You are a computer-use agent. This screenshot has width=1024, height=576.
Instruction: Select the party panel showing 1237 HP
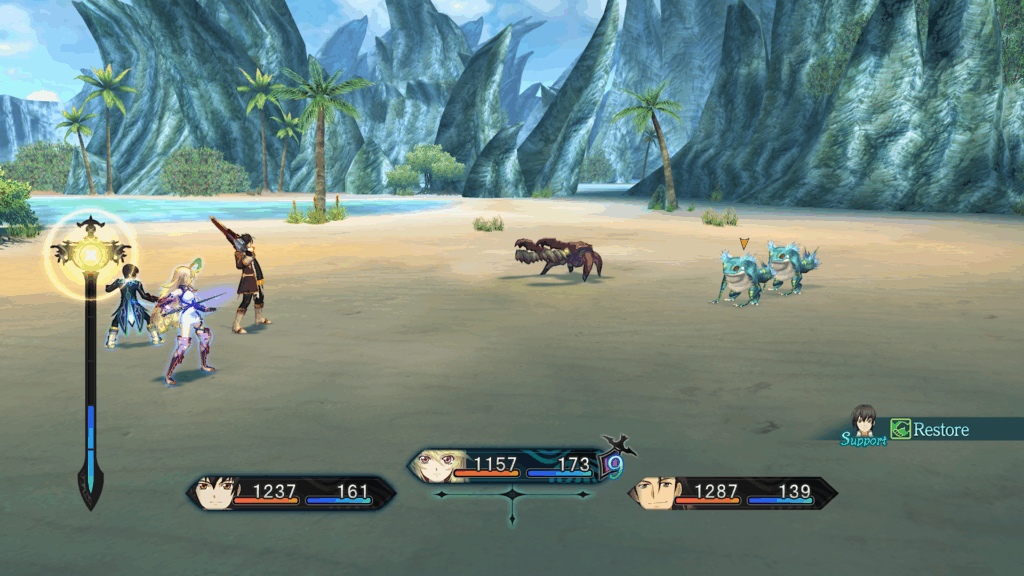coord(290,492)
